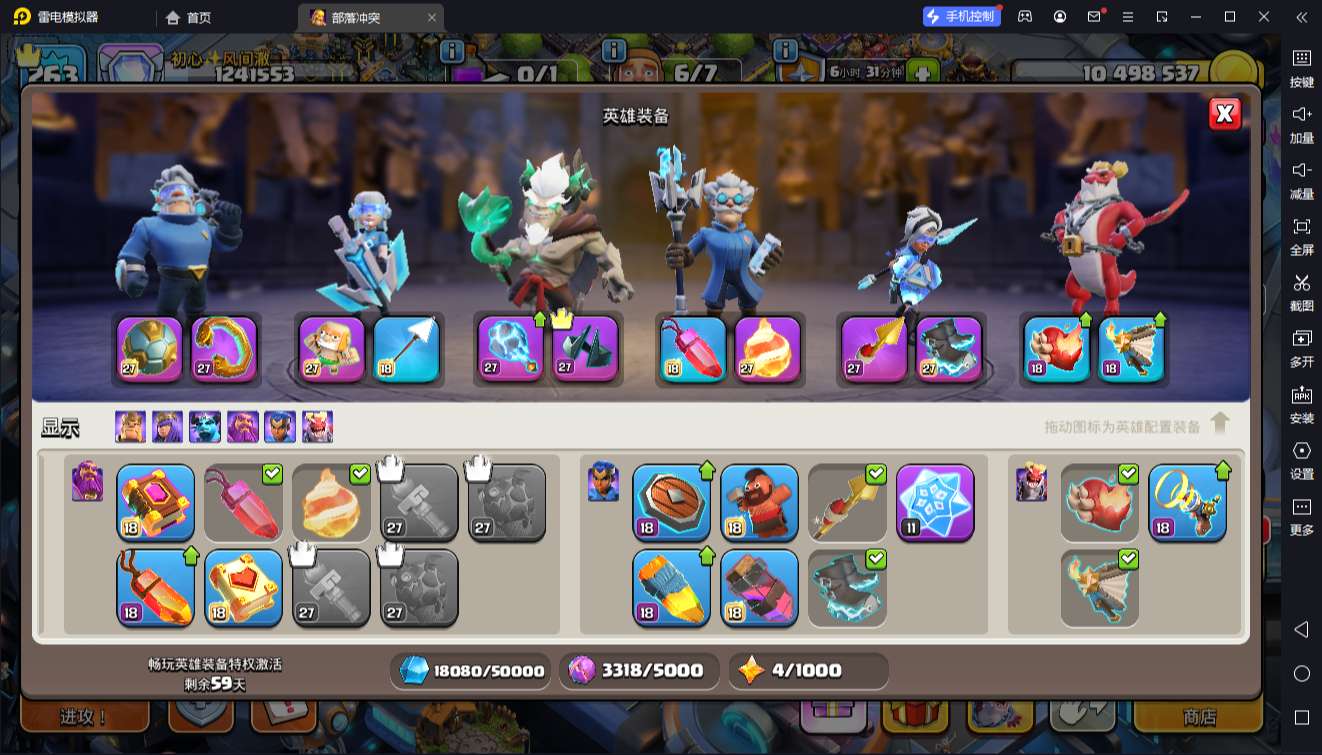The height and width of the screenshot is (755, 1322).
Task: Open the starry ore 4/1000 counter
Action: [808, 671]
